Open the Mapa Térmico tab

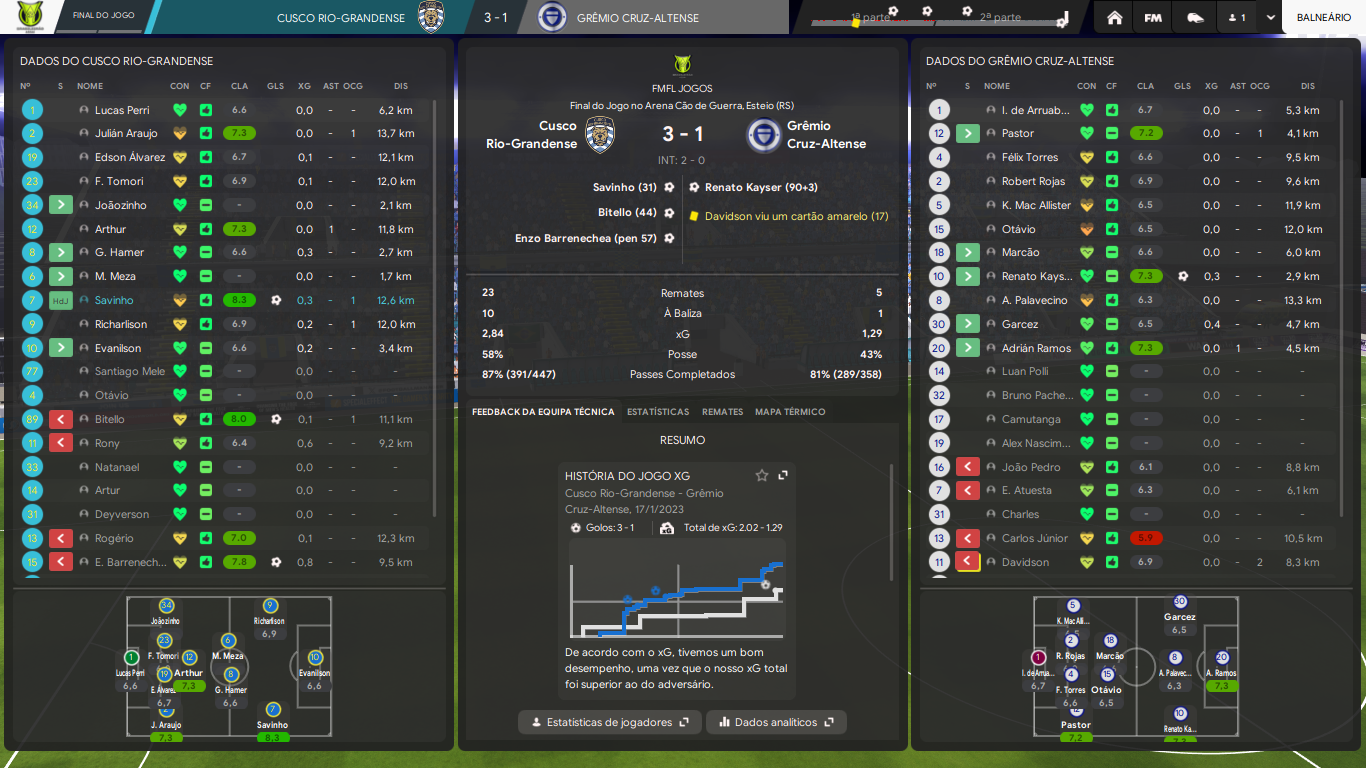tap(790, 412)
